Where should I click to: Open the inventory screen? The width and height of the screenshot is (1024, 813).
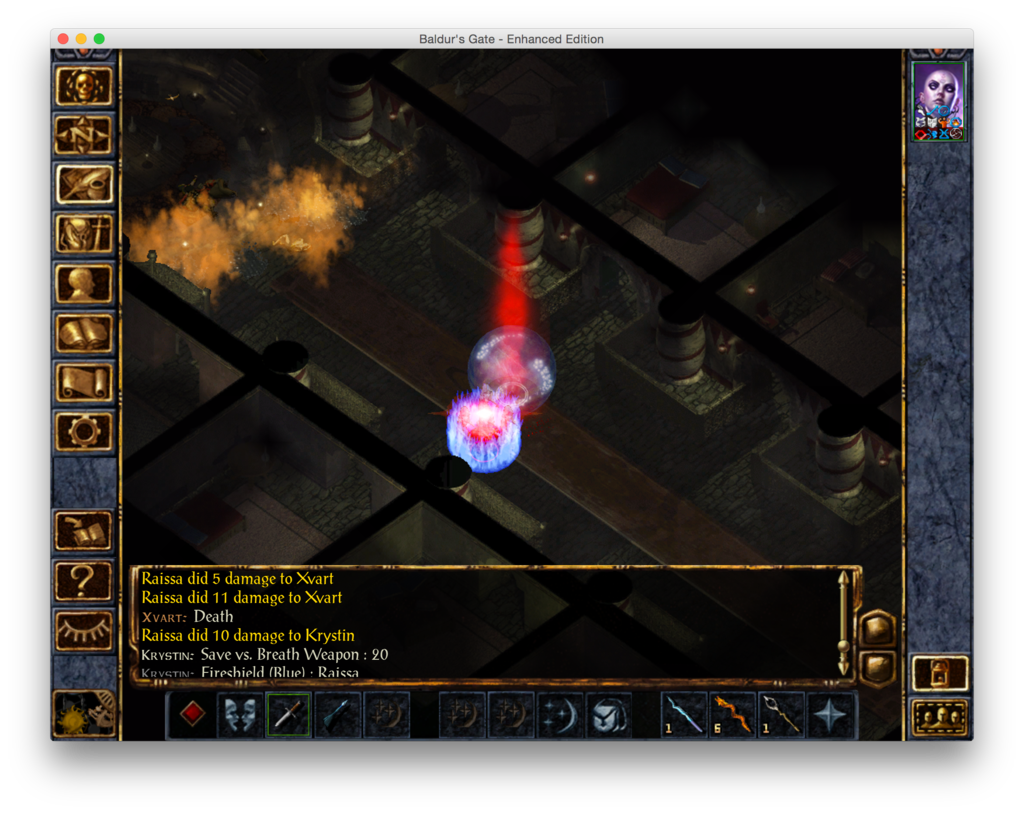[84, 234]
